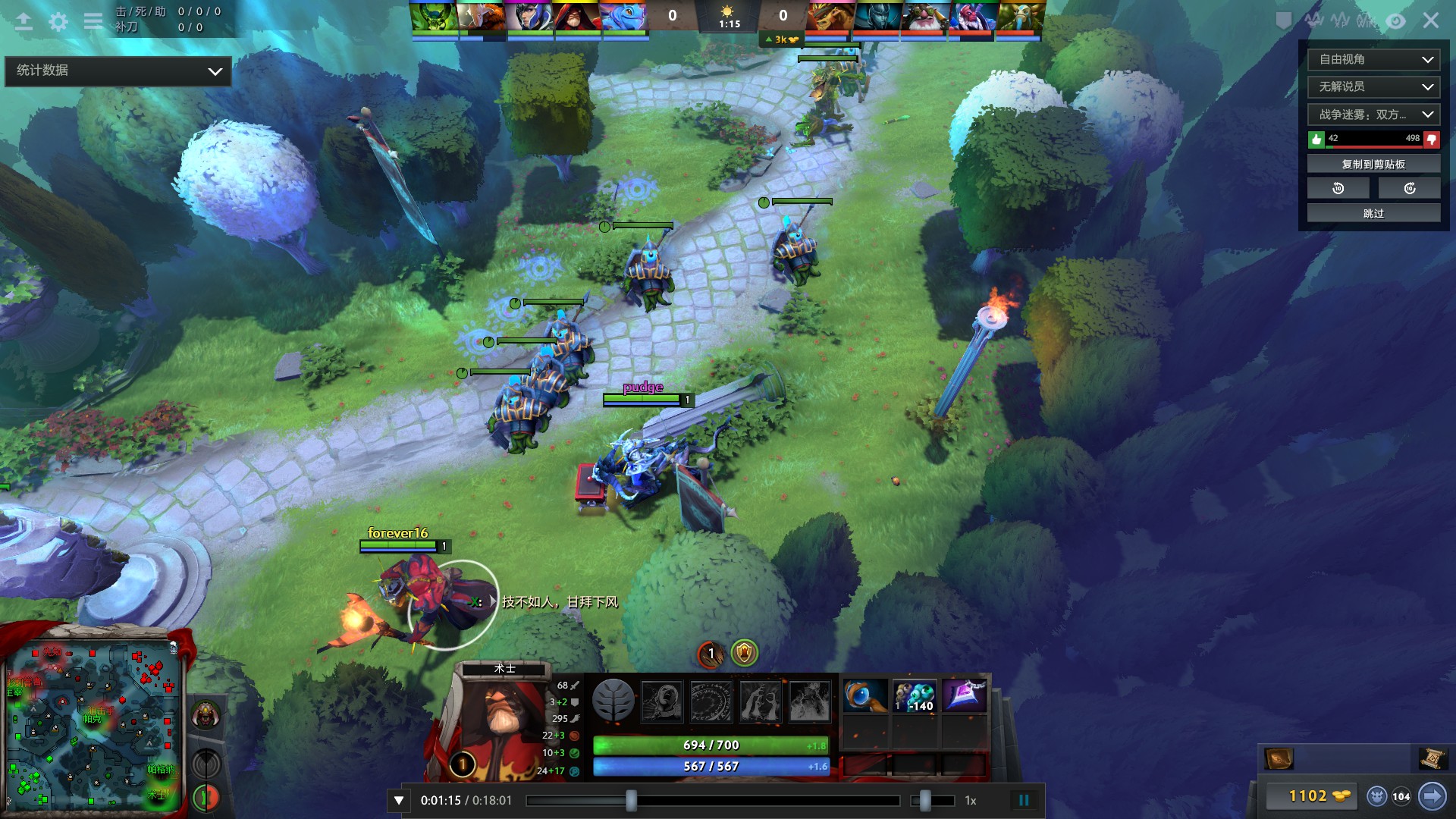Screen dimensions: 1456x819
Task: Pause the replay playback
Action: click(x=1025, y=799)
